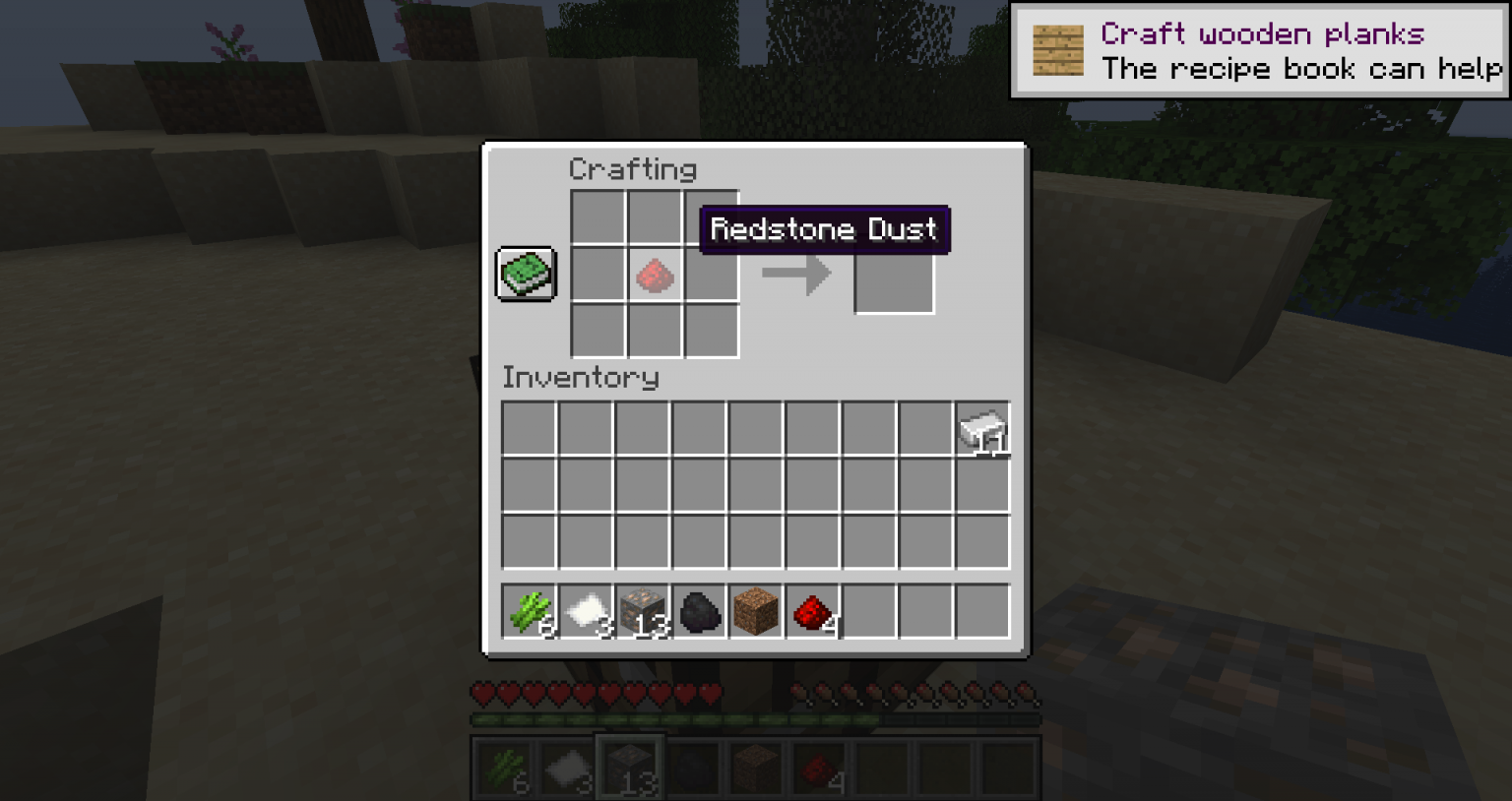Pick up the dirt block from the inventory
This screenshot has height=801, width=1512.
[755, 609]
